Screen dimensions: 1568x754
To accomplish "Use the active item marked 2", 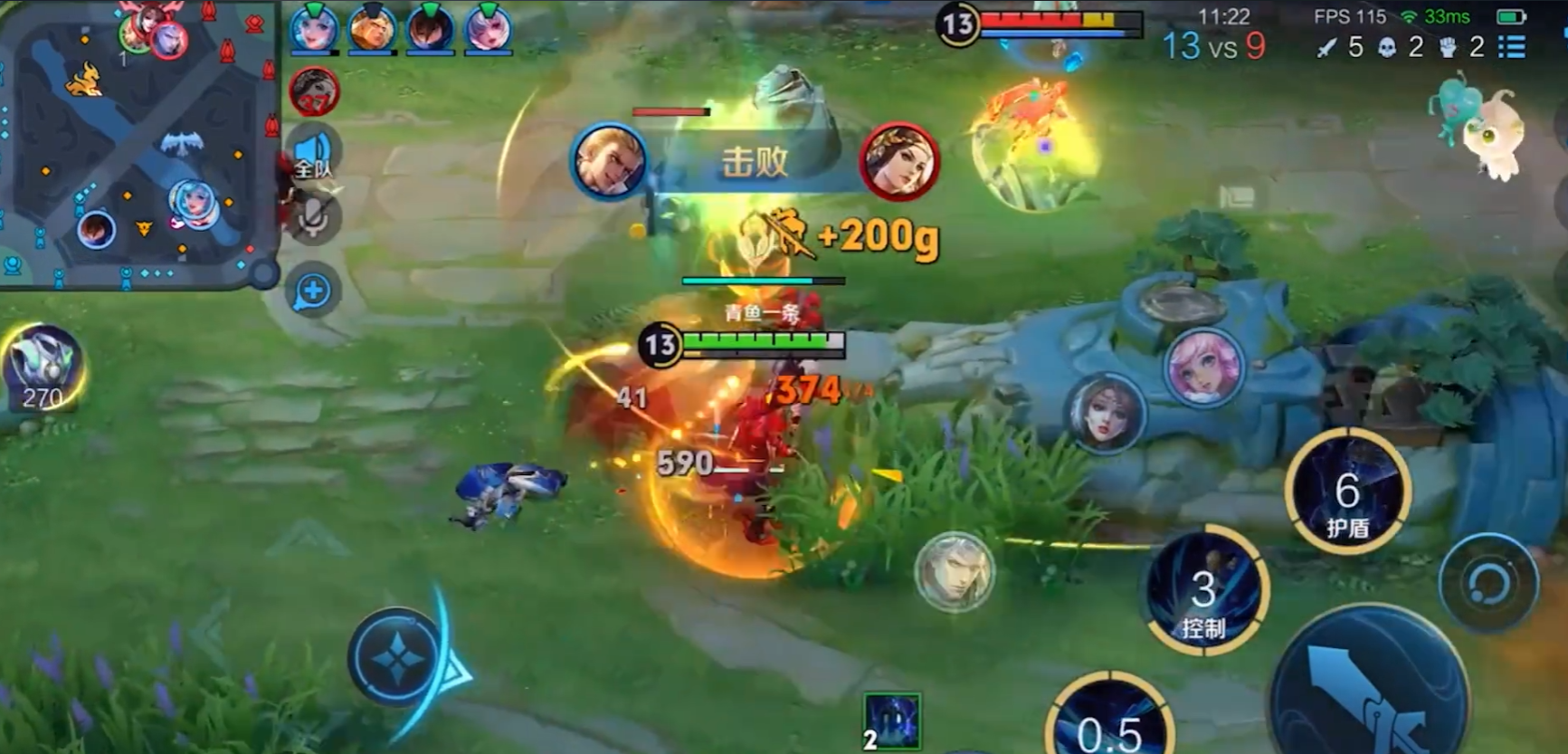I will coord(891,721).
